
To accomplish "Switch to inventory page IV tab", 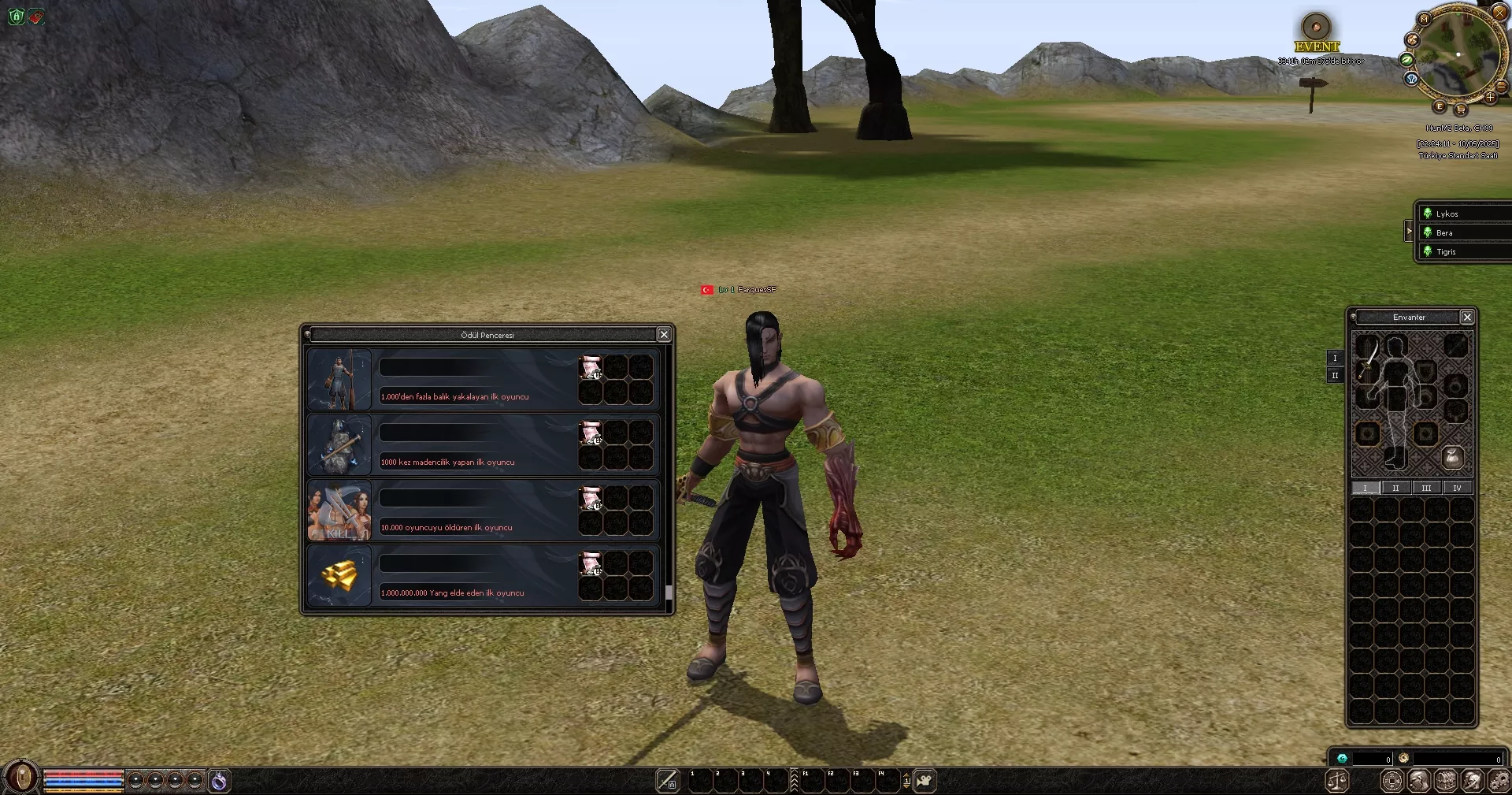I will [1457, 488].
